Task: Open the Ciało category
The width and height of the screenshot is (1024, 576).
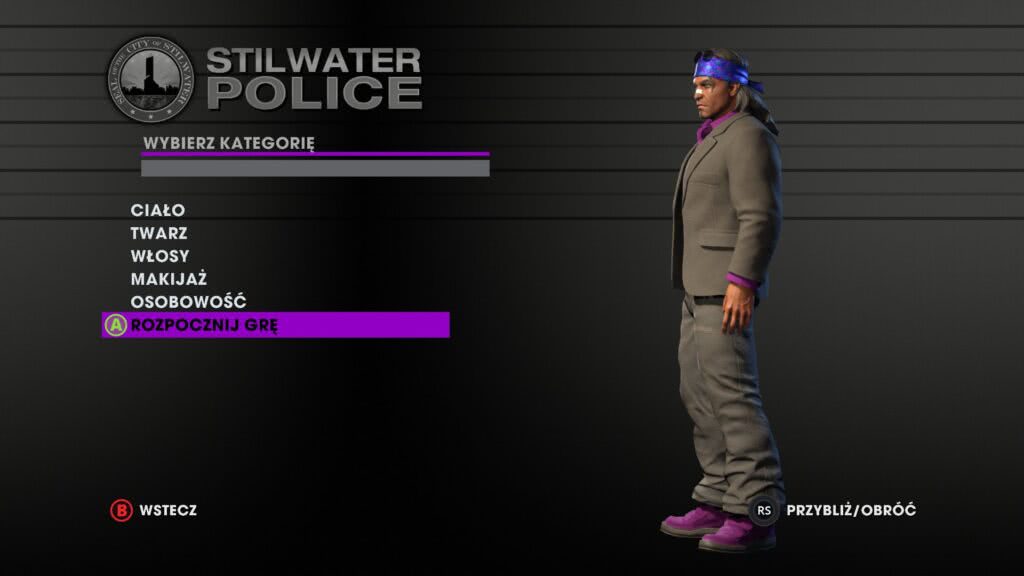Action: point(158,210)
